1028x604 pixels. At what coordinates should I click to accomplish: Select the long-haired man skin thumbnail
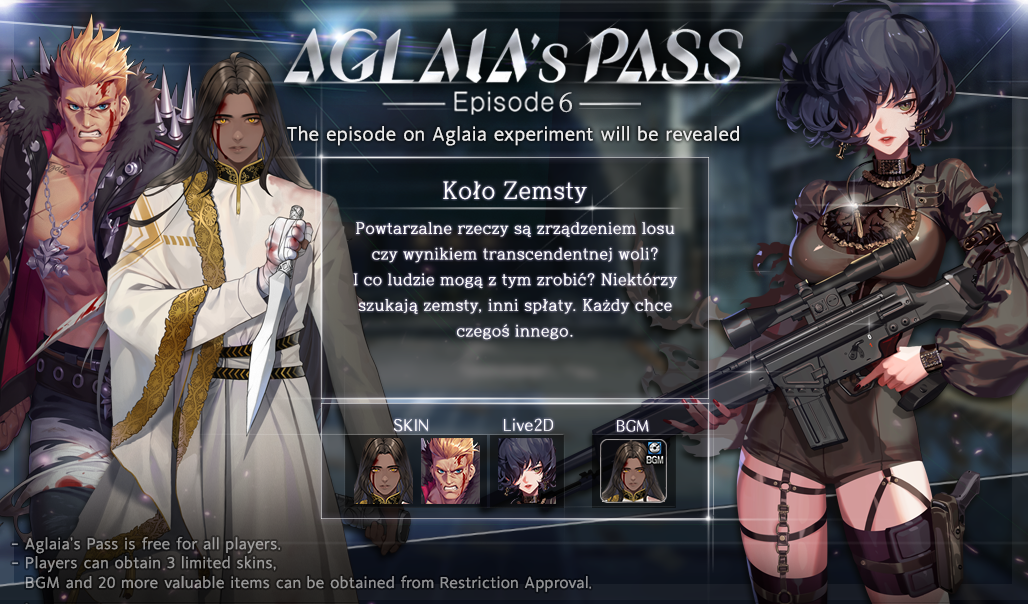tap(378, 469)
